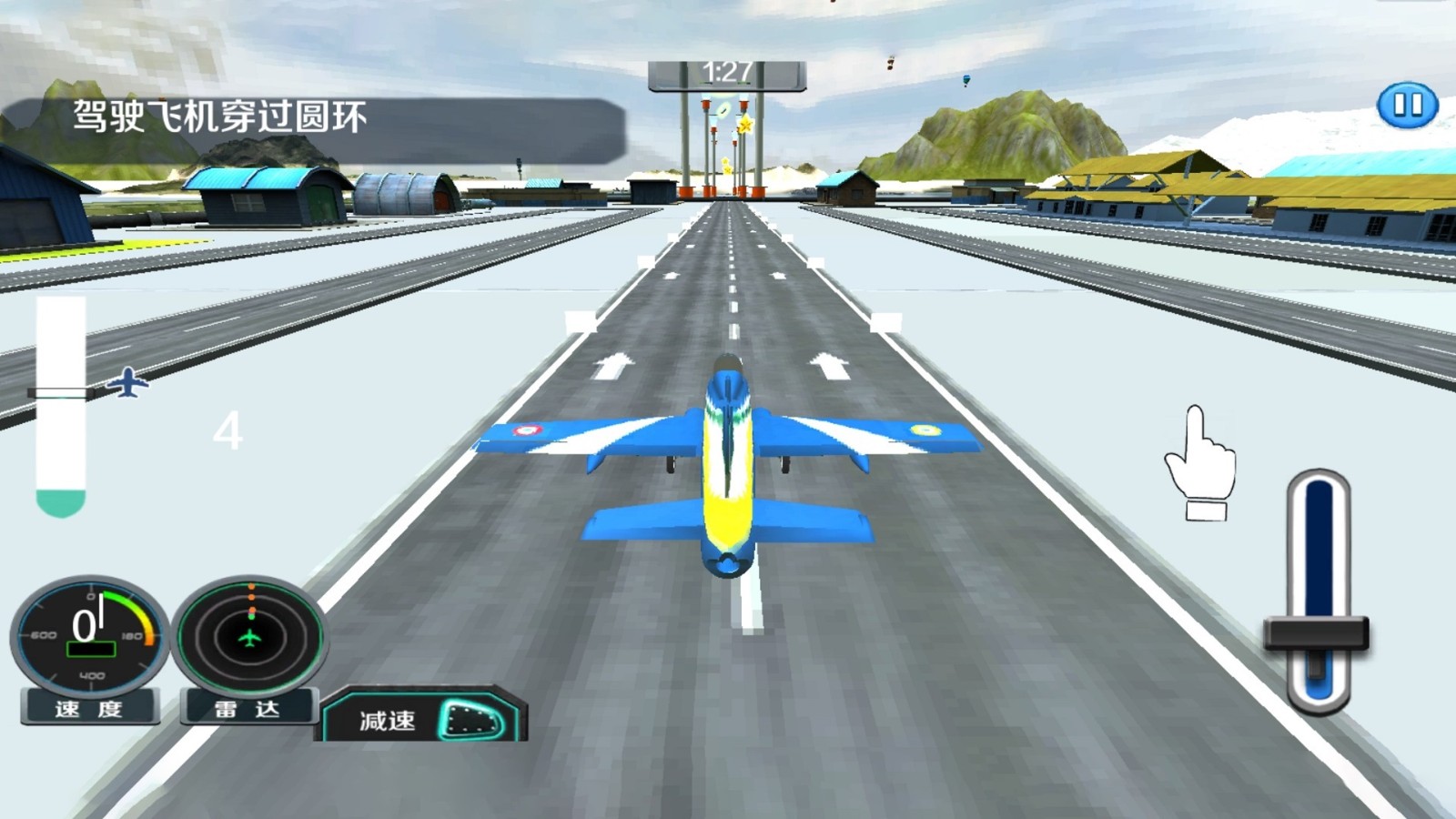
Task: Click the throttle slider handle
Action: tap(1316, 633)
